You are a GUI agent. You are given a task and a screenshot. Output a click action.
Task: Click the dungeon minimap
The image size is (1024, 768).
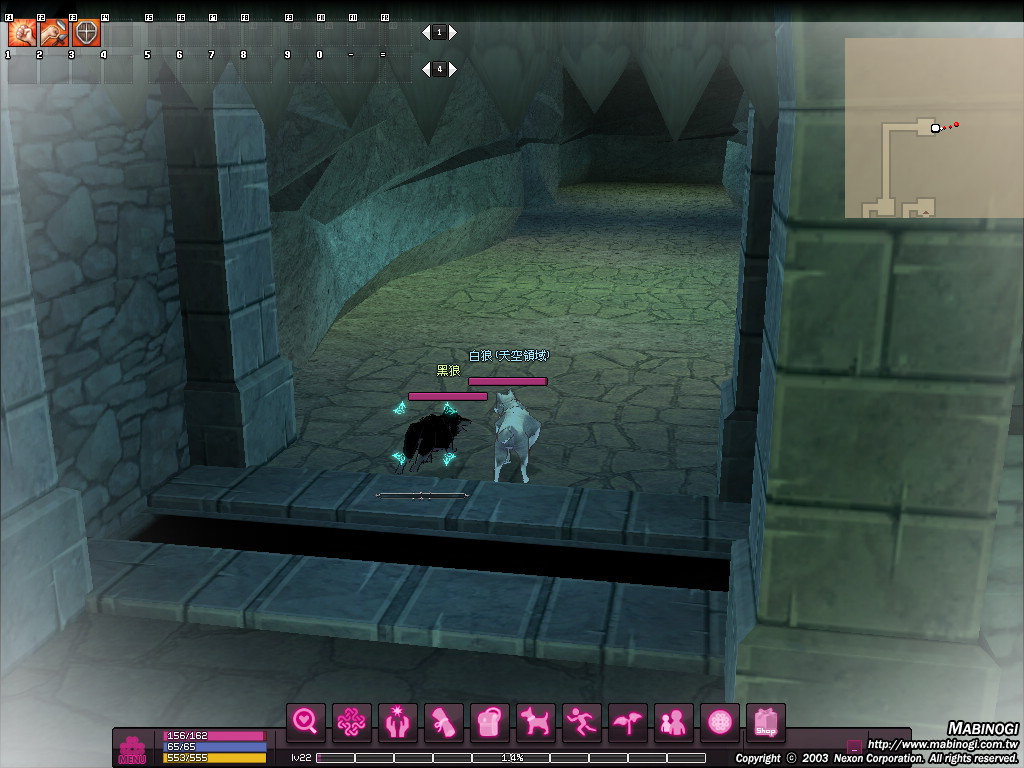coord(931,128)
